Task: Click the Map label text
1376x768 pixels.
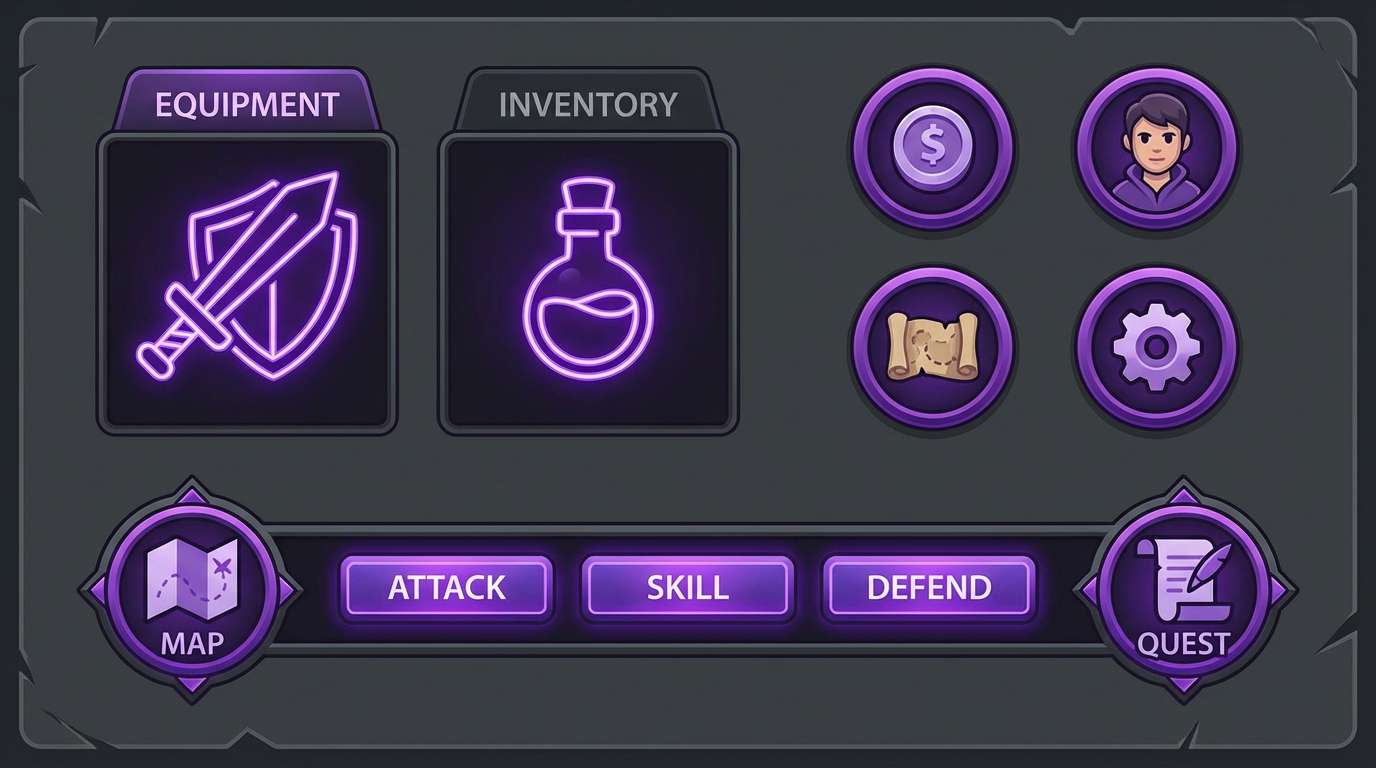Action: [193, 644]
